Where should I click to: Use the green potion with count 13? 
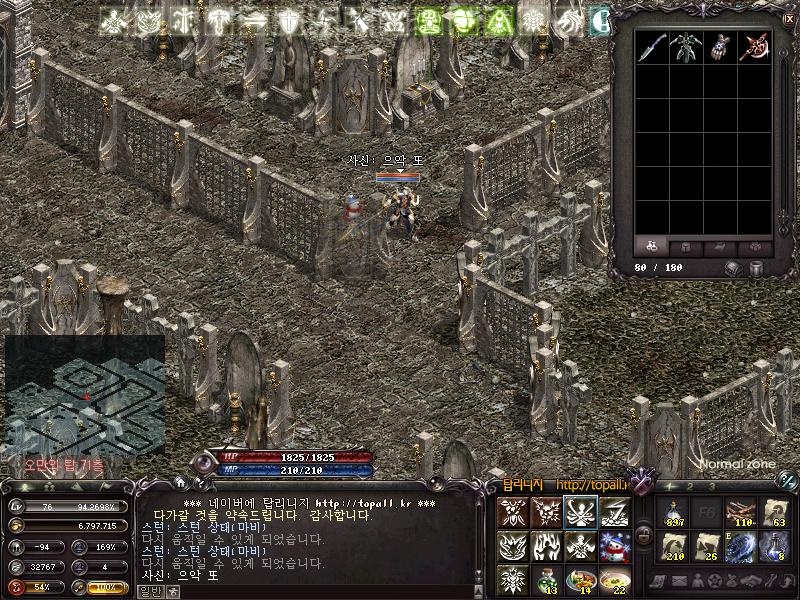tap(546, 580)
